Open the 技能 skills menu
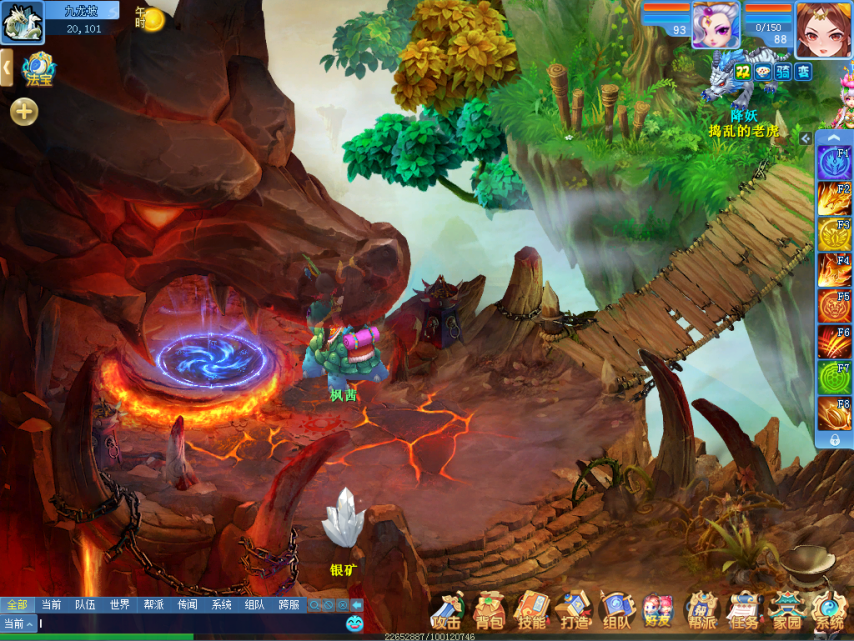The width and height of the screenshot is (854, 641). (531, 611)
